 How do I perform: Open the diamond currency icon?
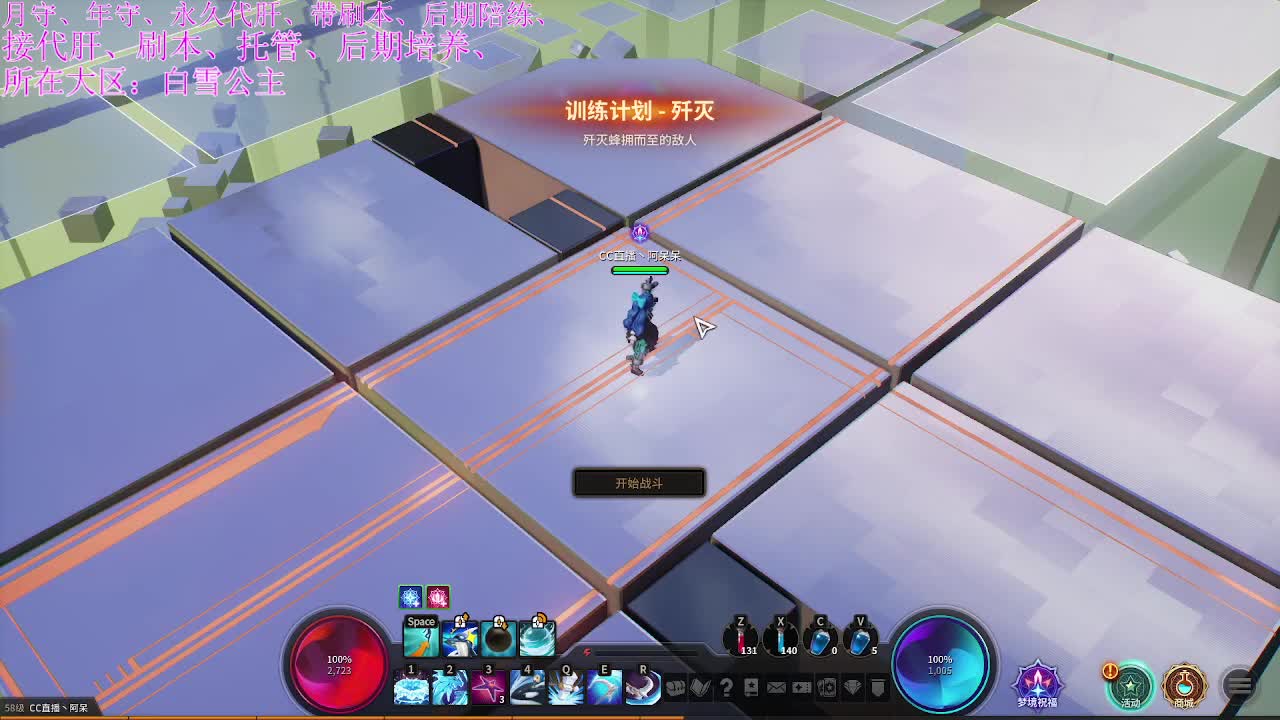tap(852, 688)
